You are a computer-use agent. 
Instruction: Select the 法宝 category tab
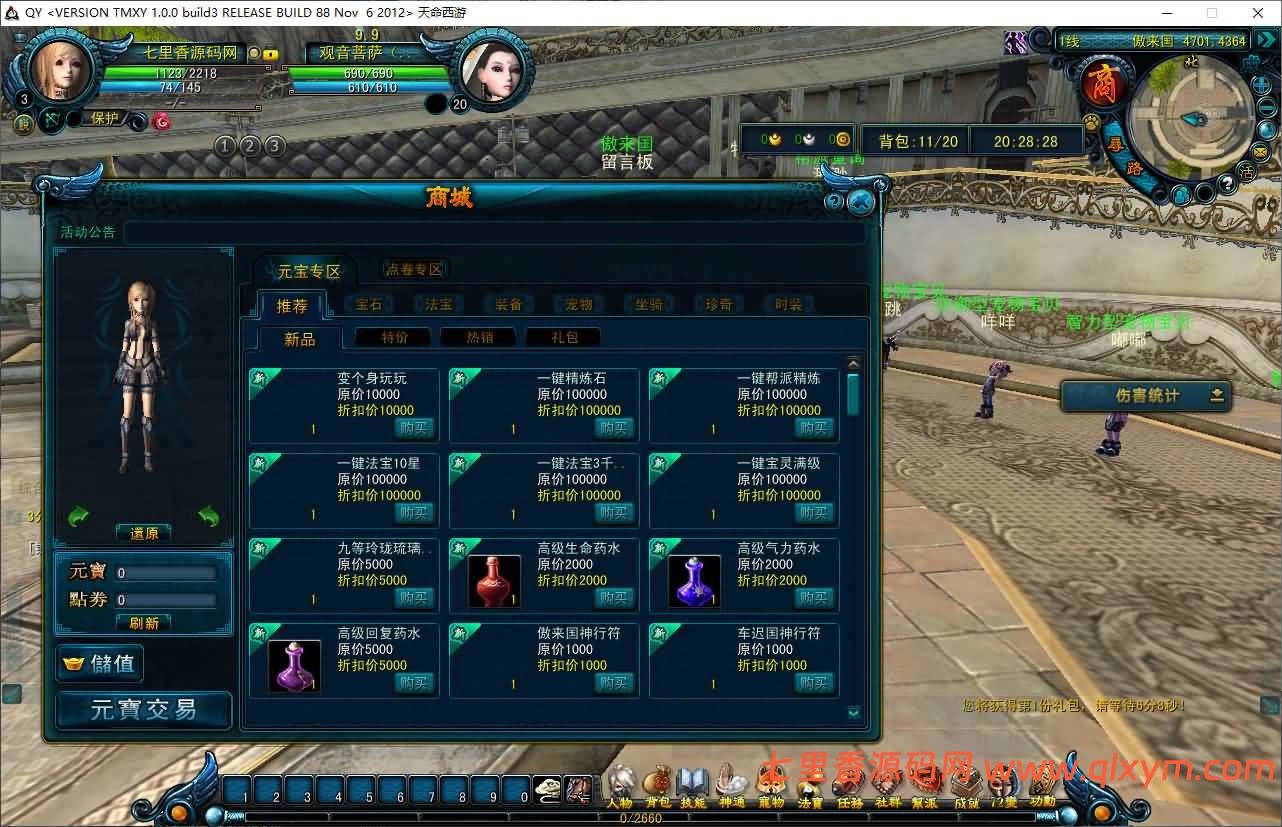439,305
